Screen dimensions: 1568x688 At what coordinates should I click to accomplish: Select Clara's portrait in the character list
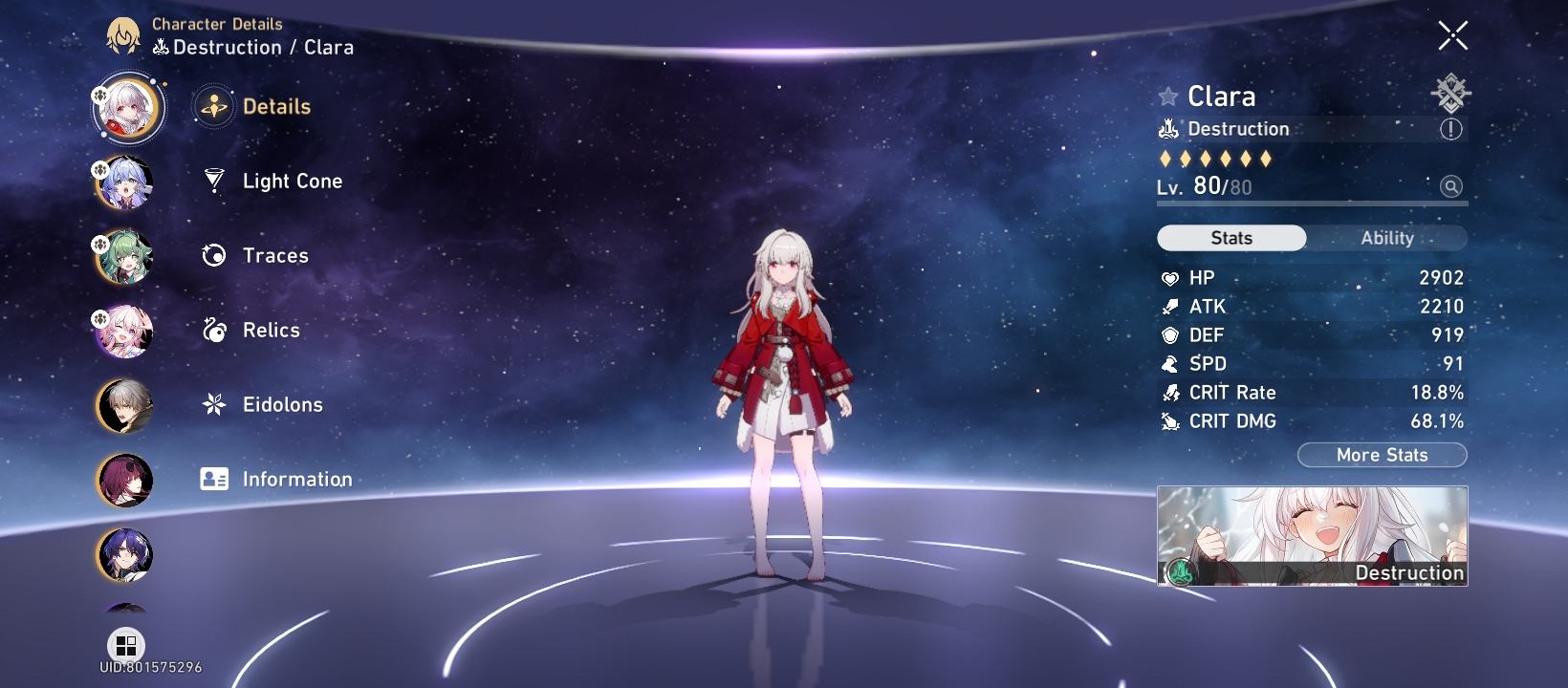click(127, 107)
